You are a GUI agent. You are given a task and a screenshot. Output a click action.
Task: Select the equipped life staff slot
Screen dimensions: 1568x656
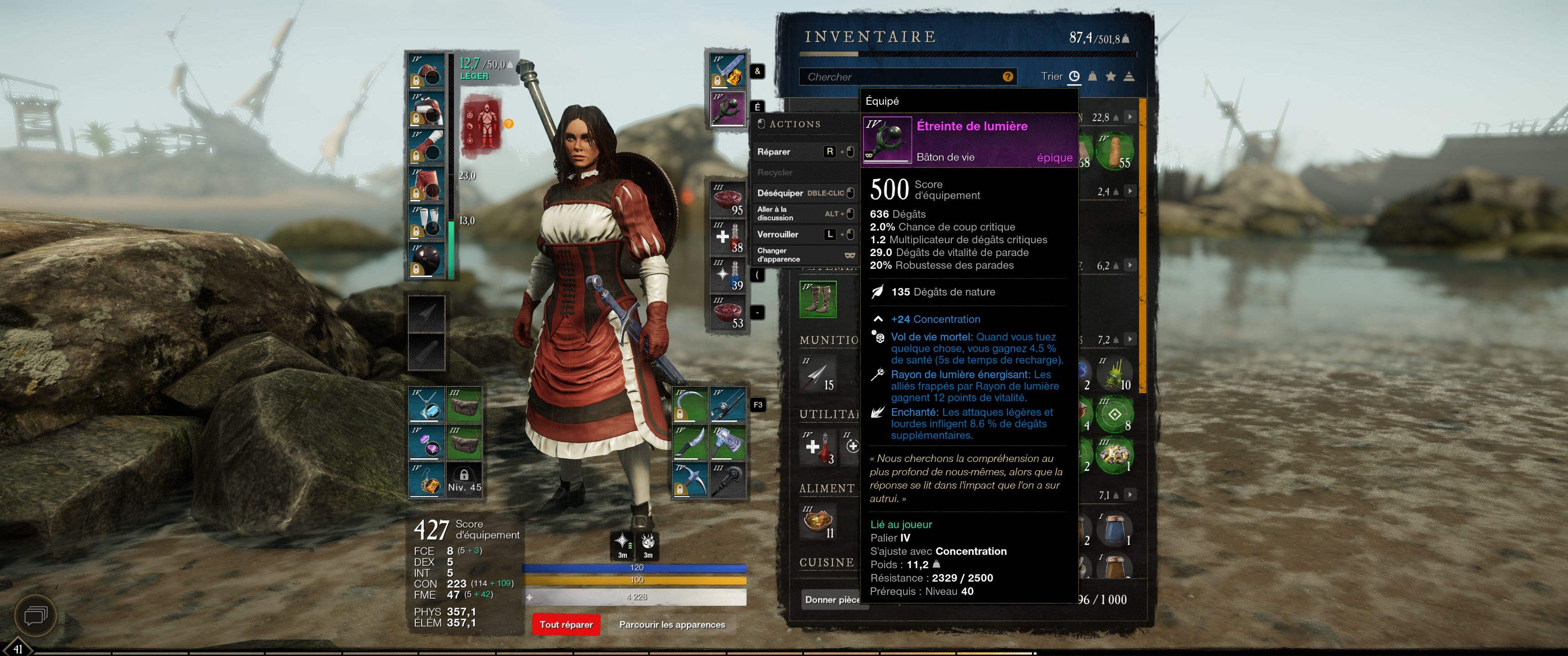(x=727, y=108)
